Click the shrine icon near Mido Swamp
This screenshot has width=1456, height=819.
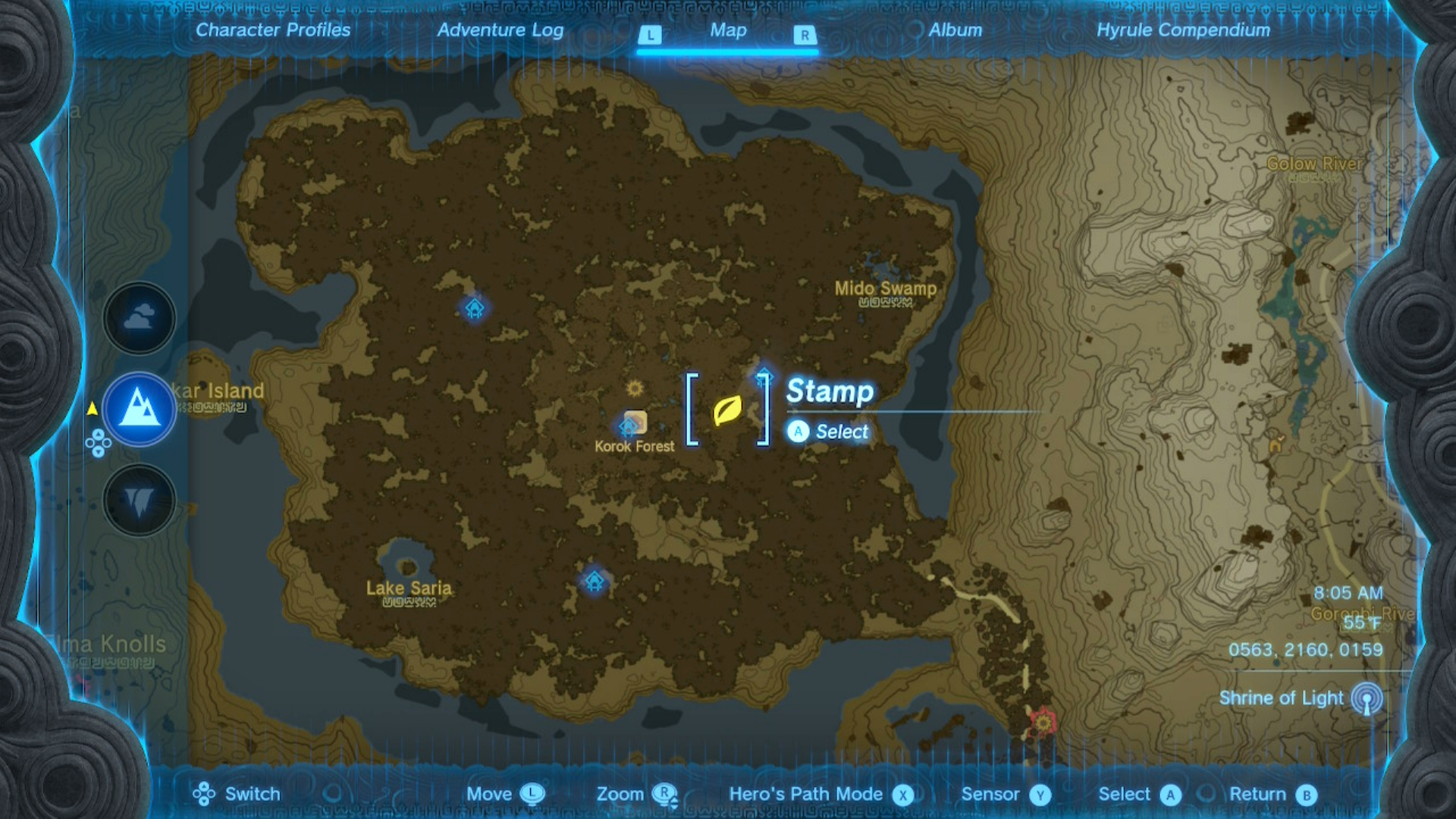click(764, 375)
